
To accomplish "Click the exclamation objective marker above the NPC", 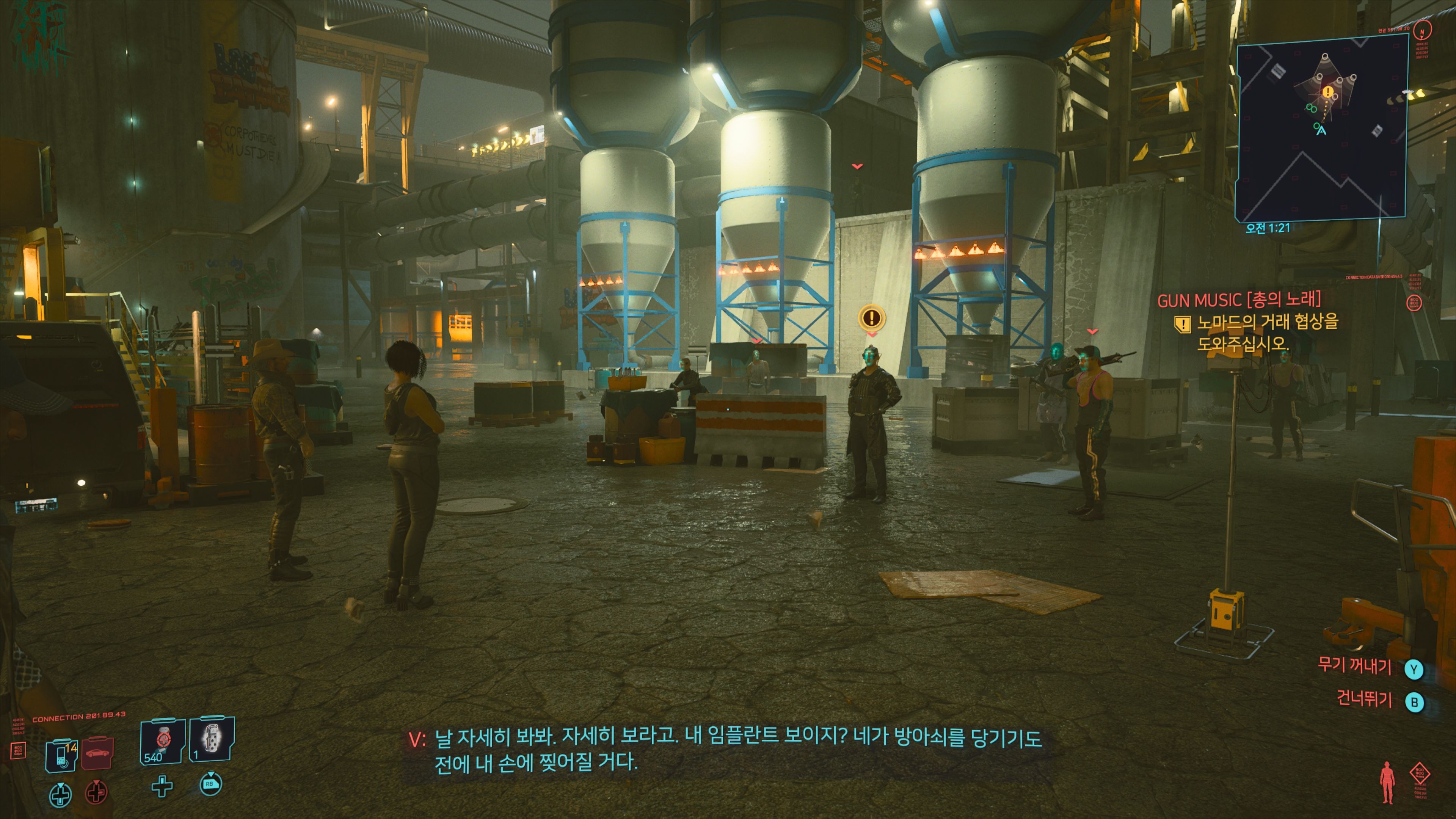I will tap(871, 317).
